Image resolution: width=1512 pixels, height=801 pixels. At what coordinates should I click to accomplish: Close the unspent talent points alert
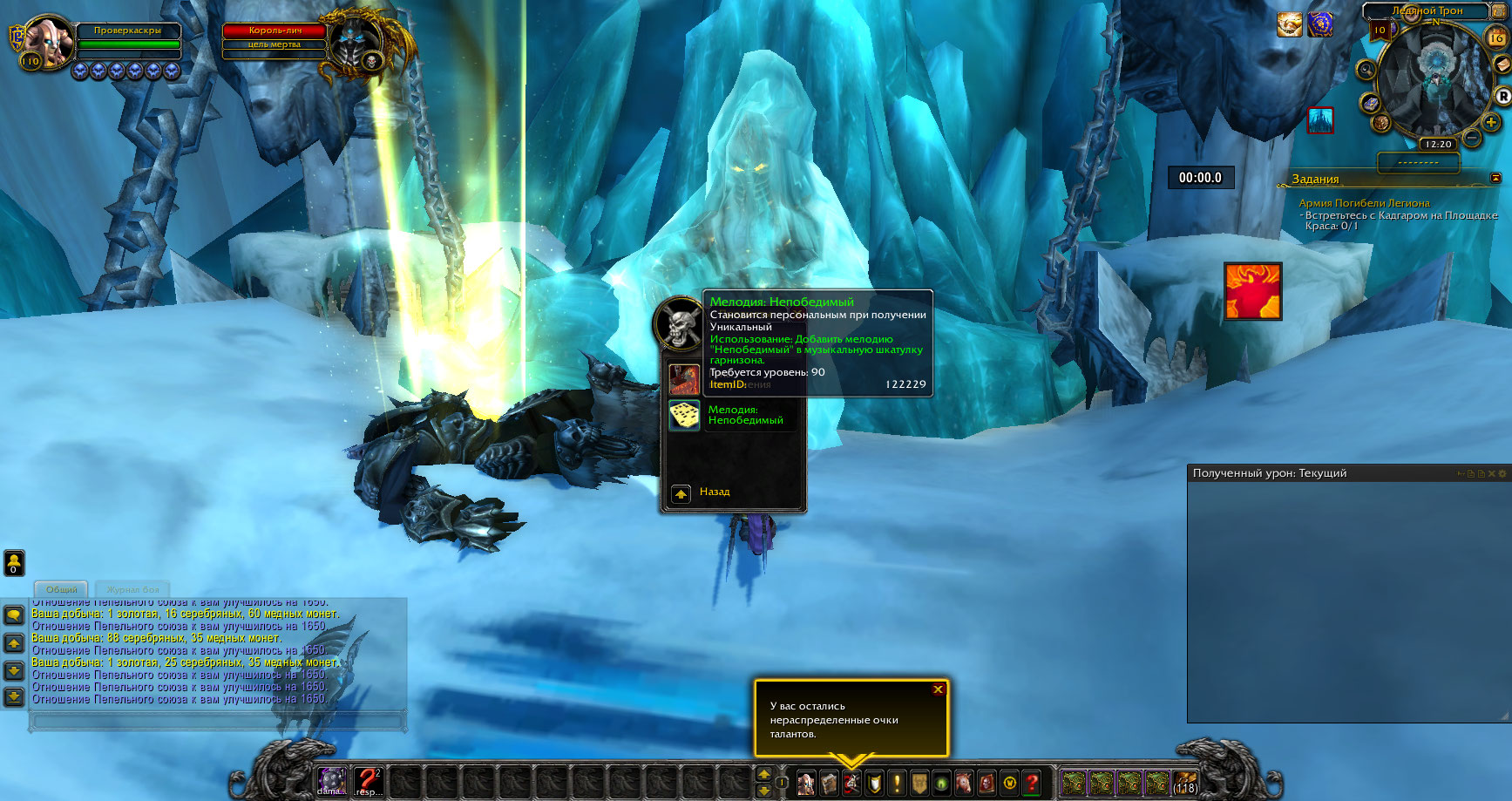pyautogui.click(x=938, y=689)
